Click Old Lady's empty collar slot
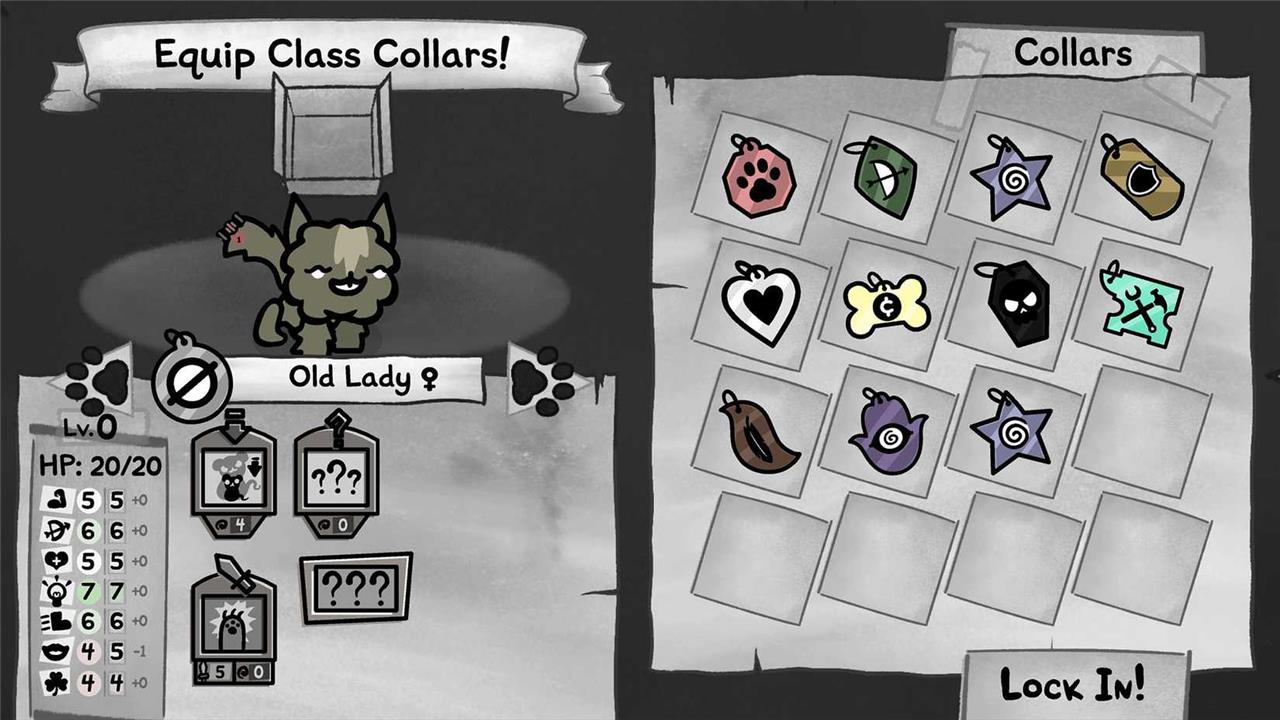The width and height of the screenshot is (1280, 720). tap(192, 380)
